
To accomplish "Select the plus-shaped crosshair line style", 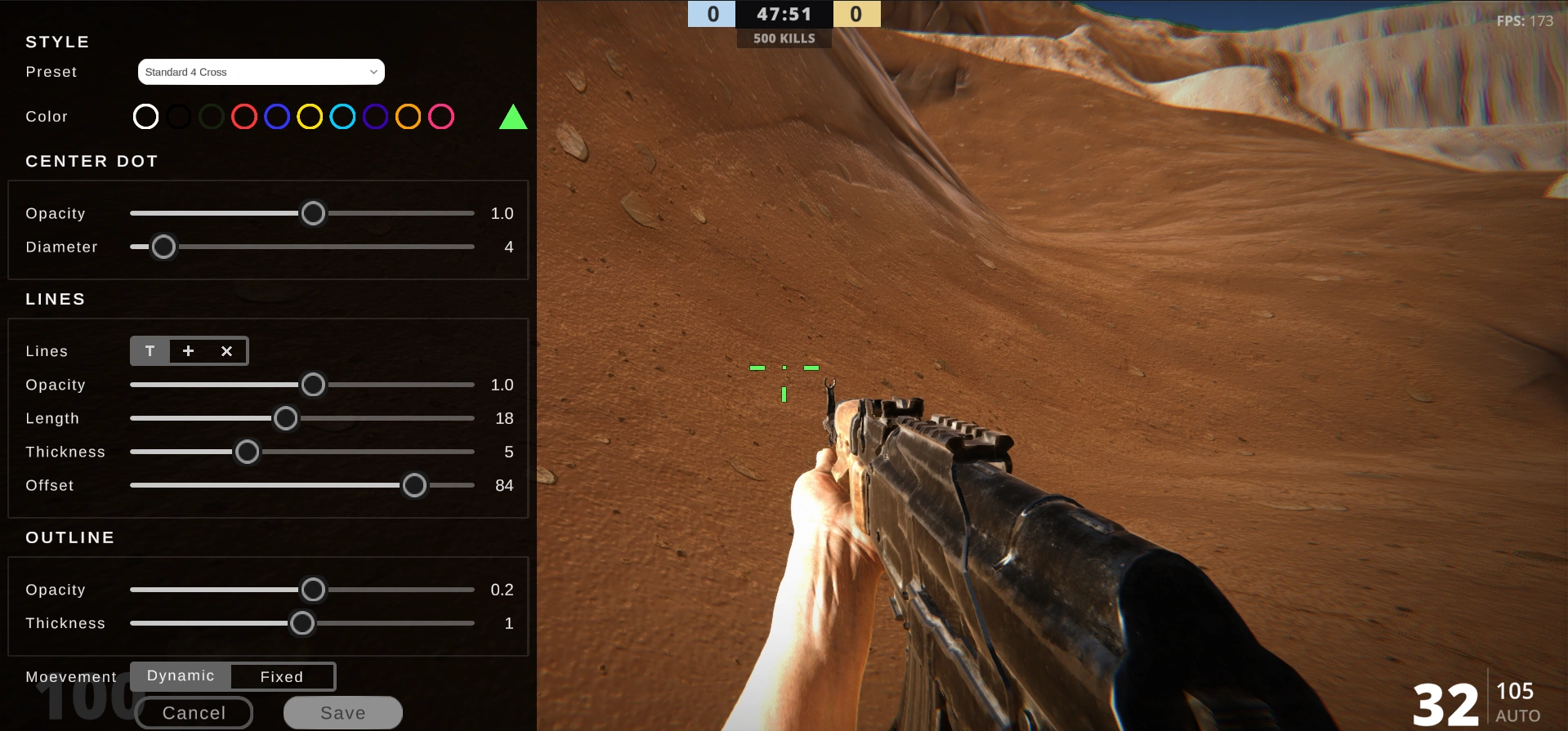I will pyautogui.click(x=188, y=350).
